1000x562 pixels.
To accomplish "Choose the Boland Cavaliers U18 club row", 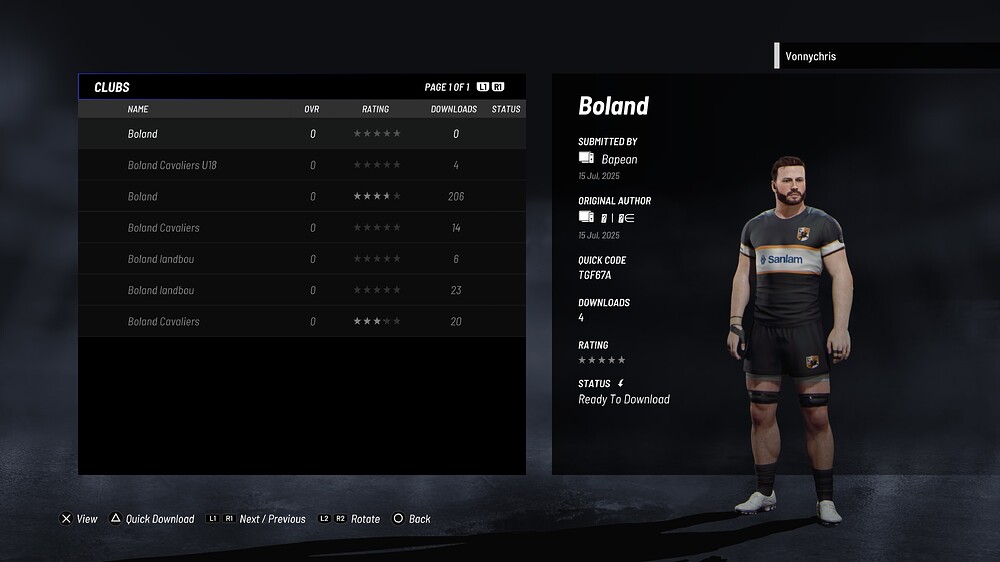I will point(300,165).
